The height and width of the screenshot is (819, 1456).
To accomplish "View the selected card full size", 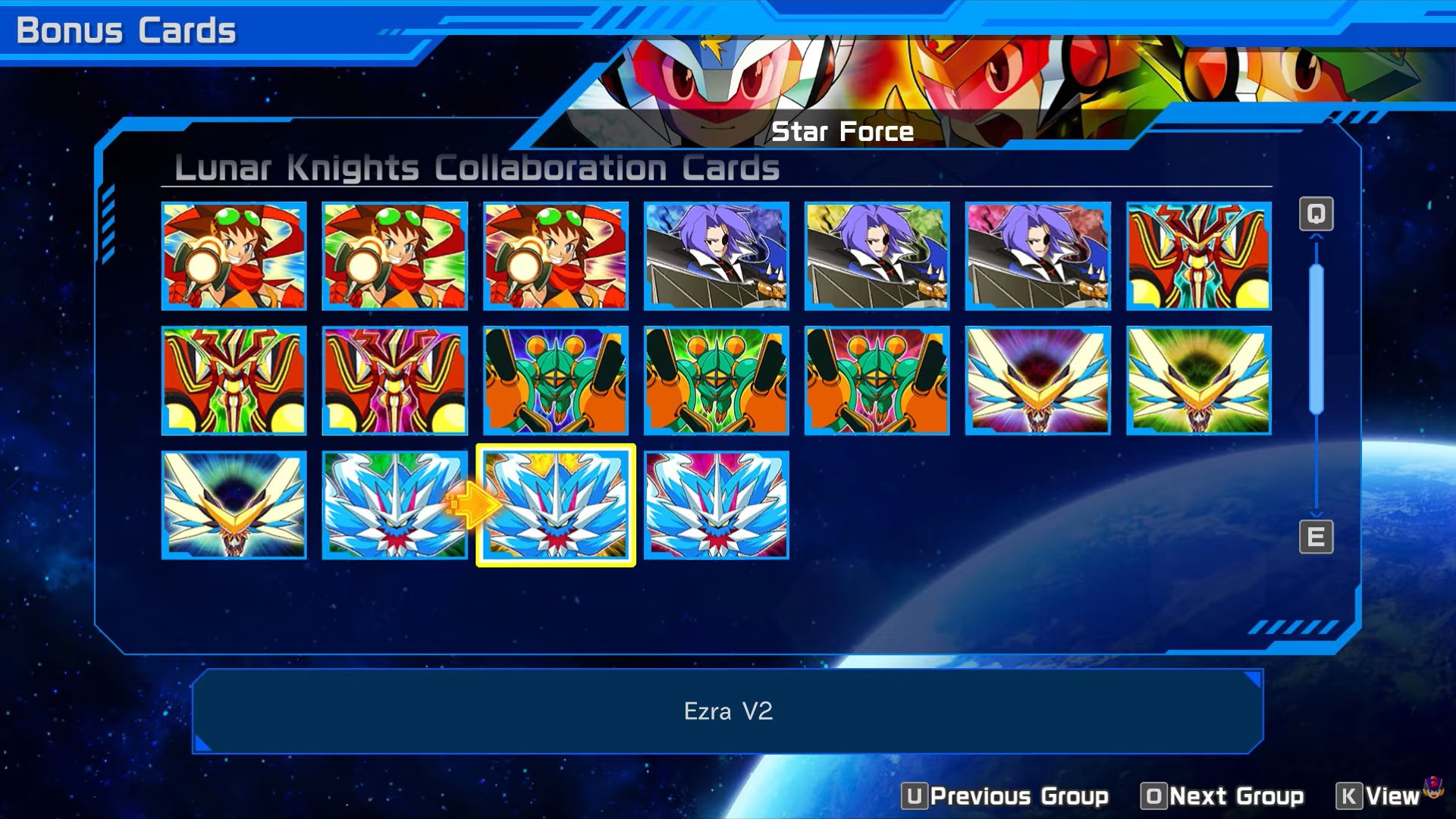I will (x=1378, y=796).
